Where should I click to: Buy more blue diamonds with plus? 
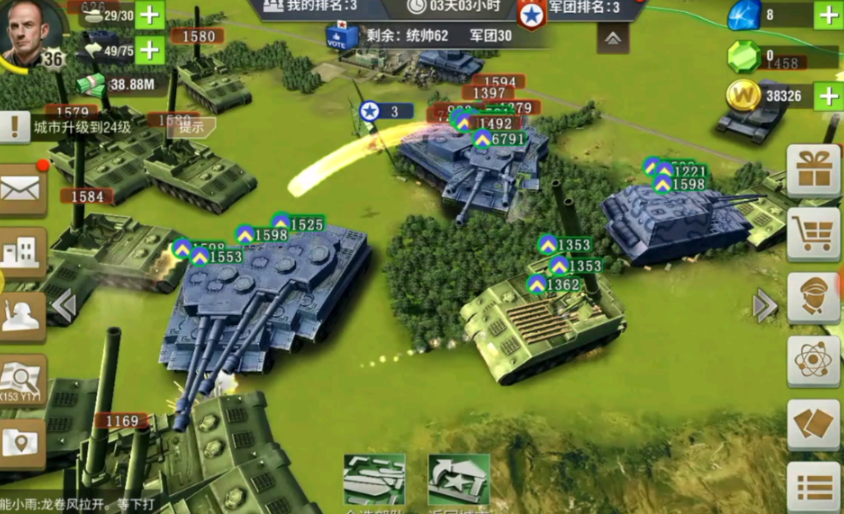827,15
